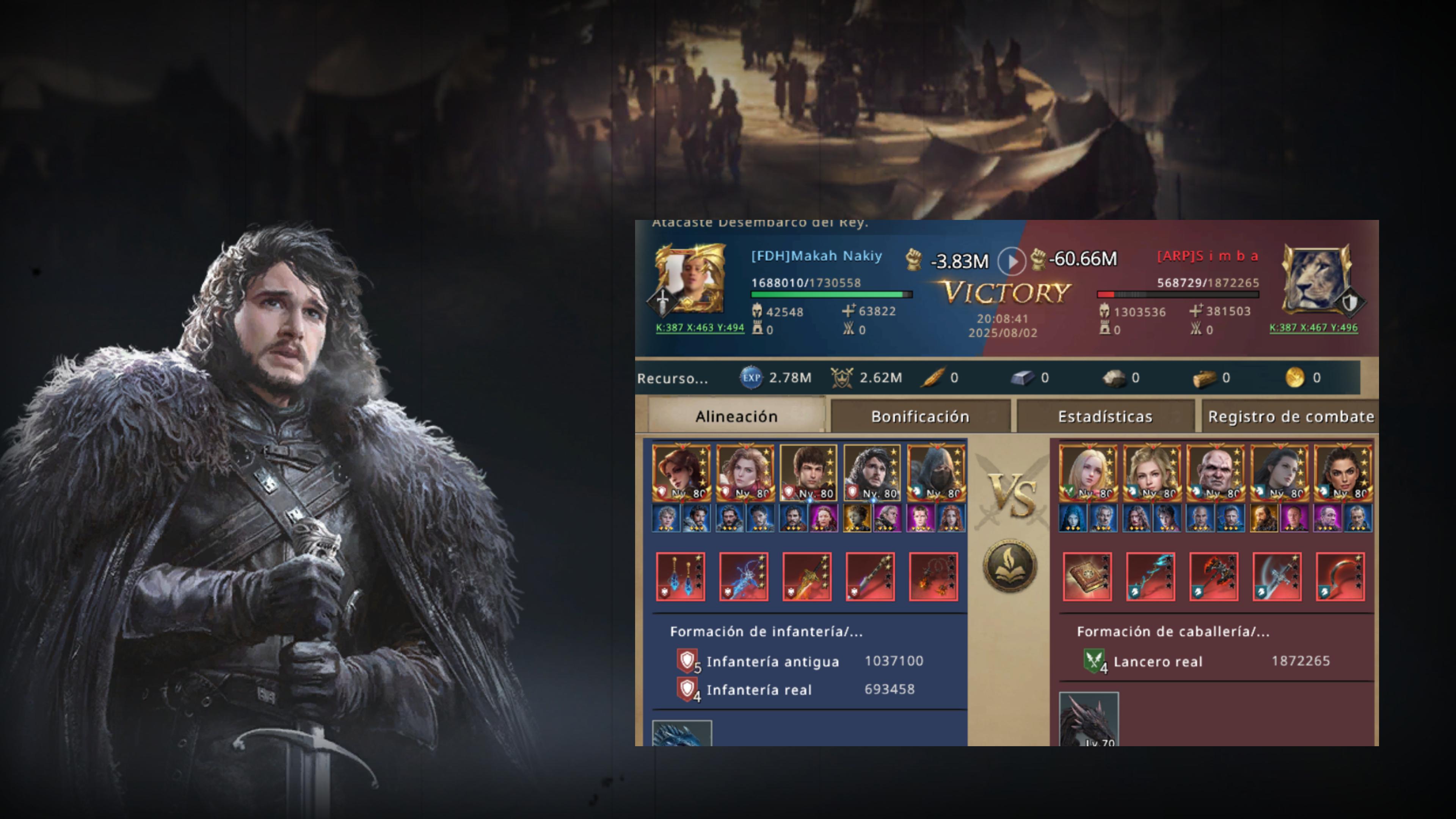This screenshot has width=1456, height=819.
Task: Click the flame book emblem under VS
Action: (x=1010, y=566)
